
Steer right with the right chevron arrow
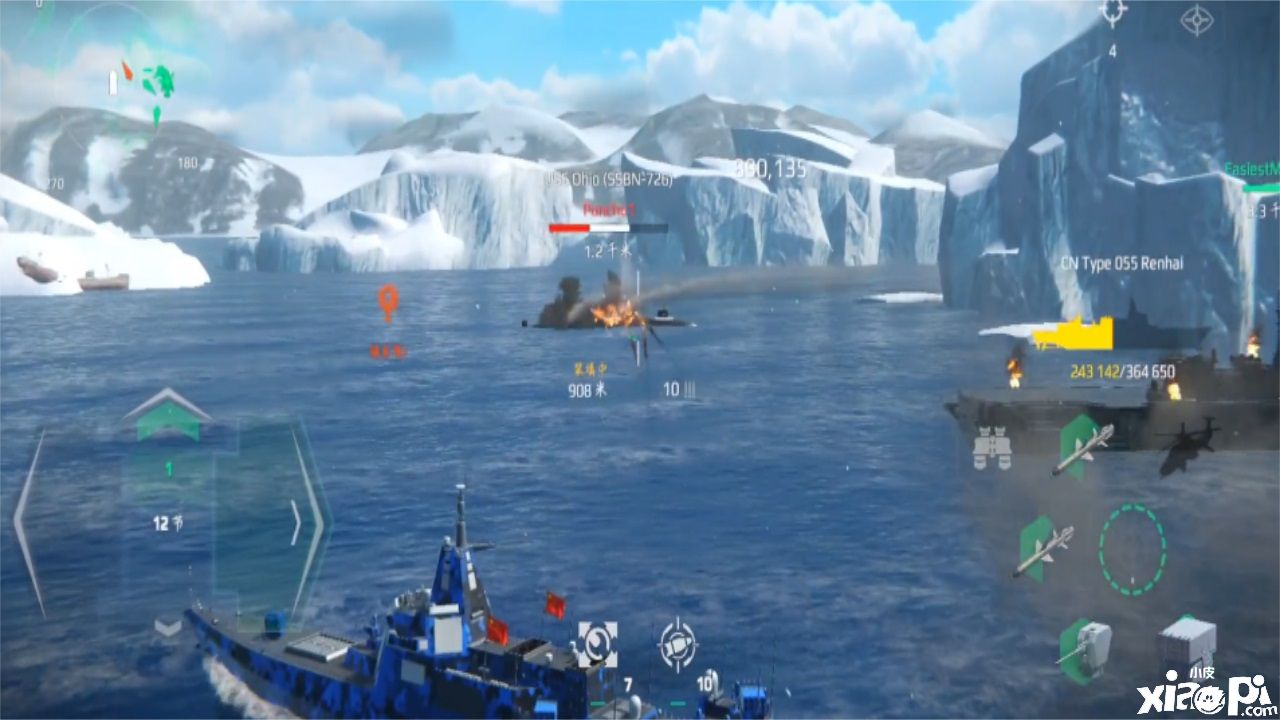click(298, 521)
